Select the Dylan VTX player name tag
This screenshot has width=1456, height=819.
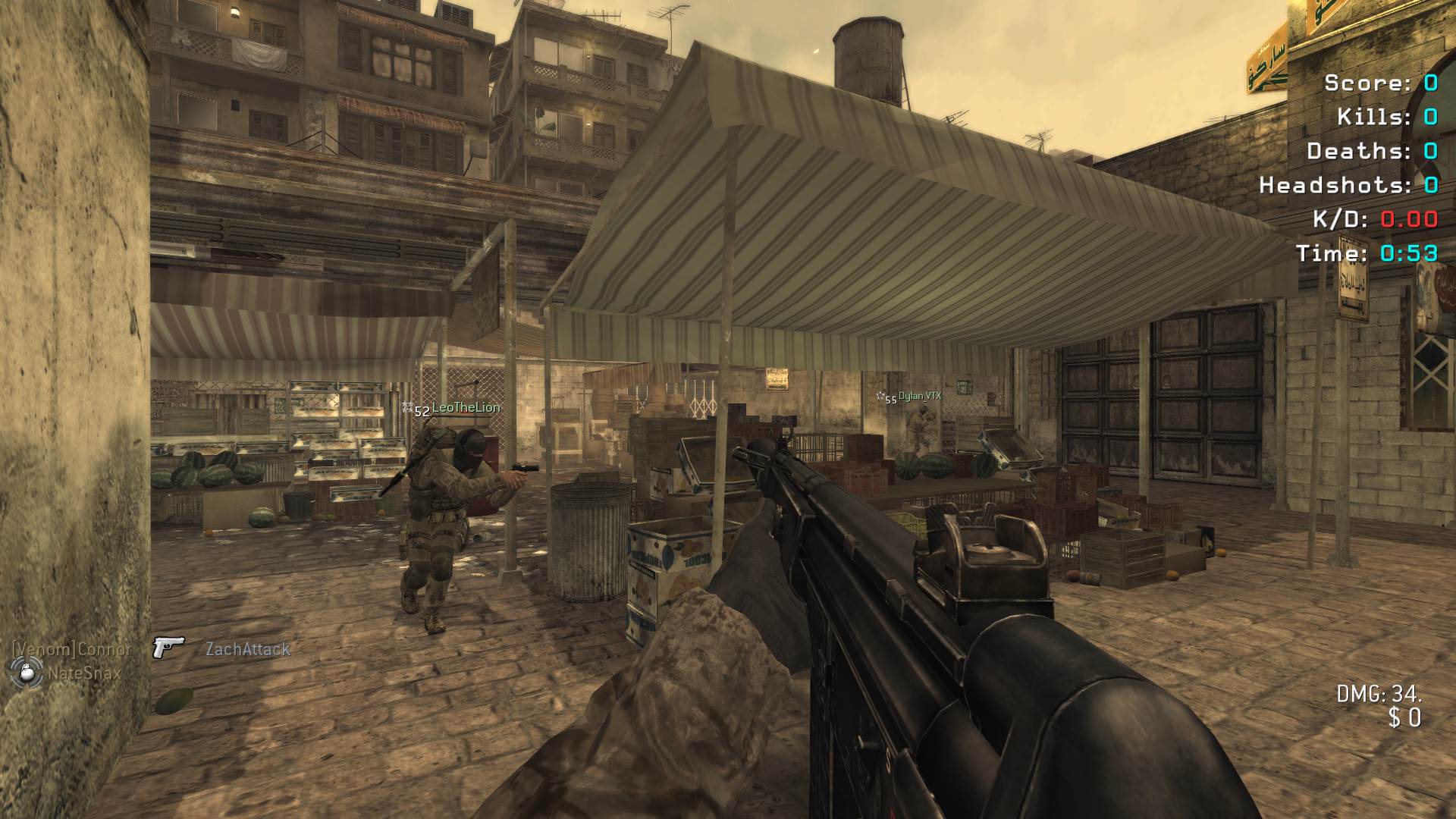click(919, 396)
